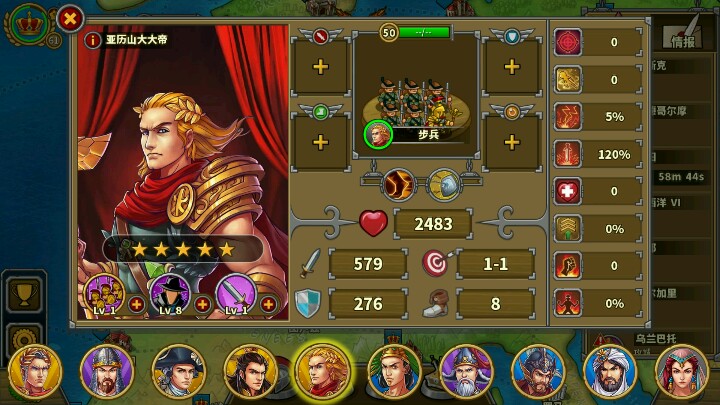This screenshot has width=720, height=405.
Task: Upgrade the troop crowd skill (Lv 1)
Action: (136, 304)
